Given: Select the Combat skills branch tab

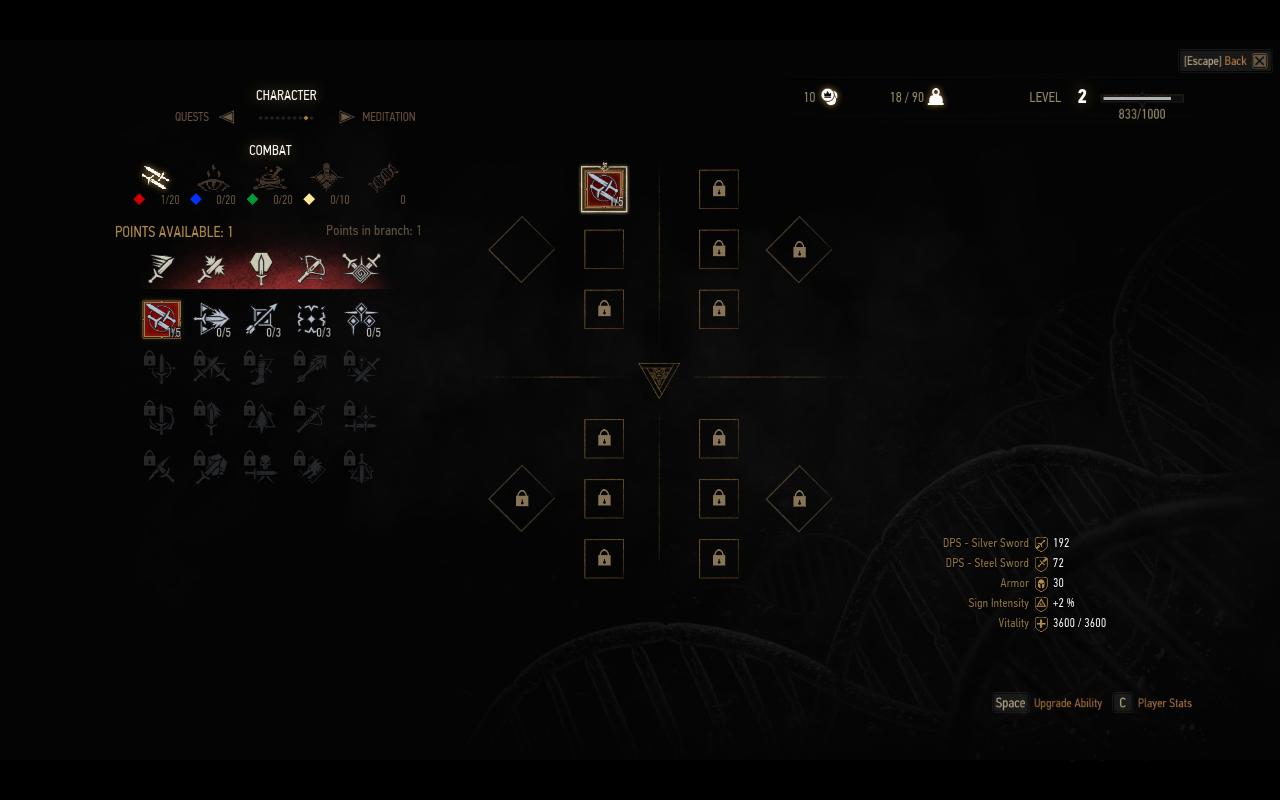Looking at the screenshot, I should (155, 178).
